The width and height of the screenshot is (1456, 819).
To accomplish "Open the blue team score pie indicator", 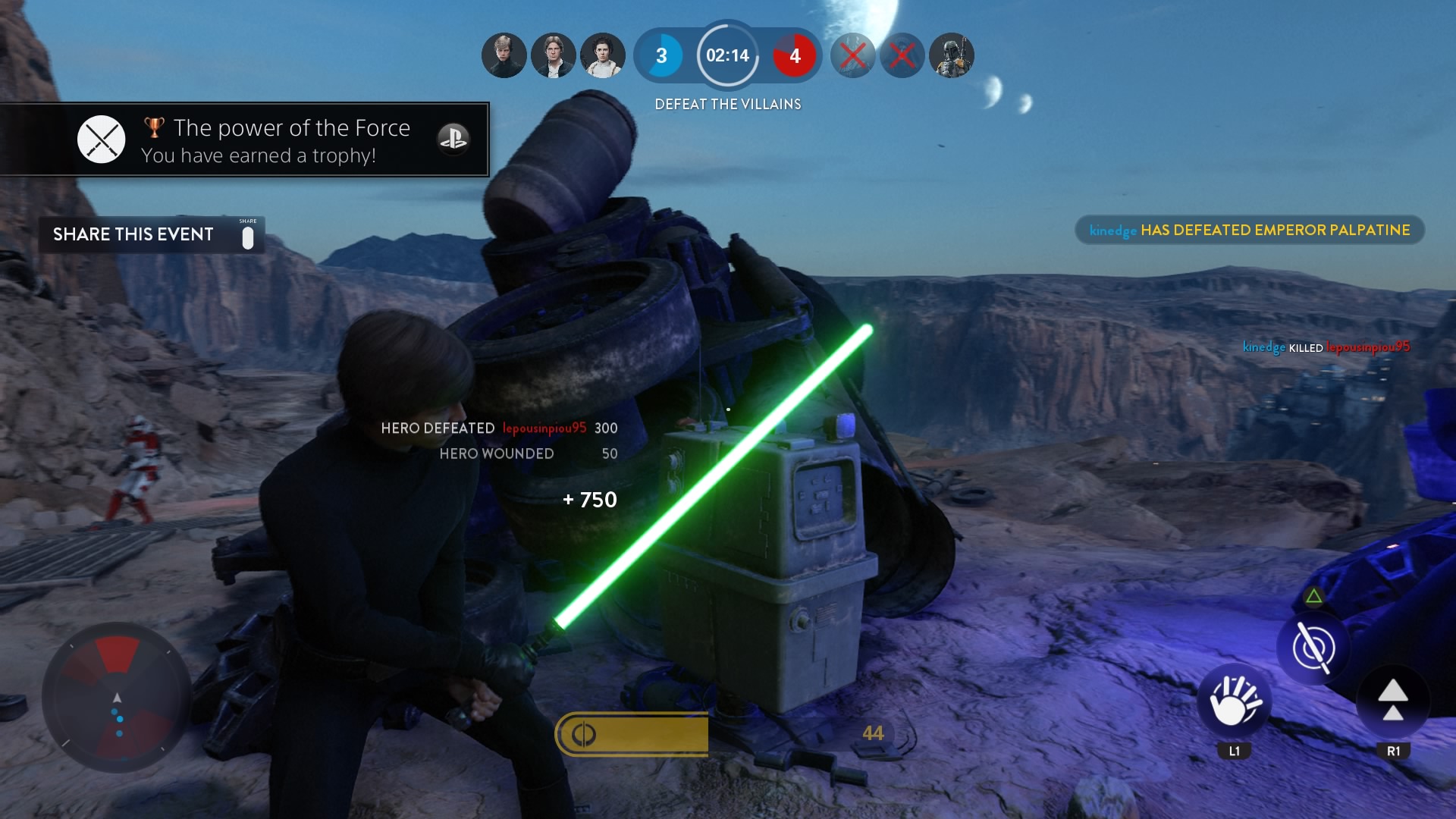I will pos(663,55).
